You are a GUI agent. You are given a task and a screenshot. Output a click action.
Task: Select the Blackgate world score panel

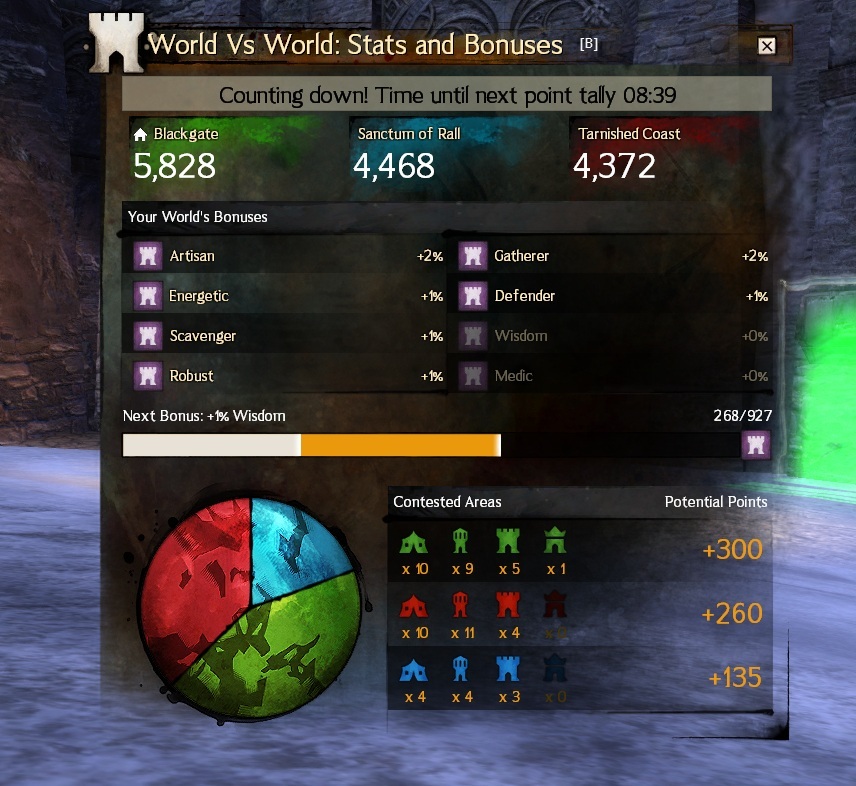click(x=230, y=154)
